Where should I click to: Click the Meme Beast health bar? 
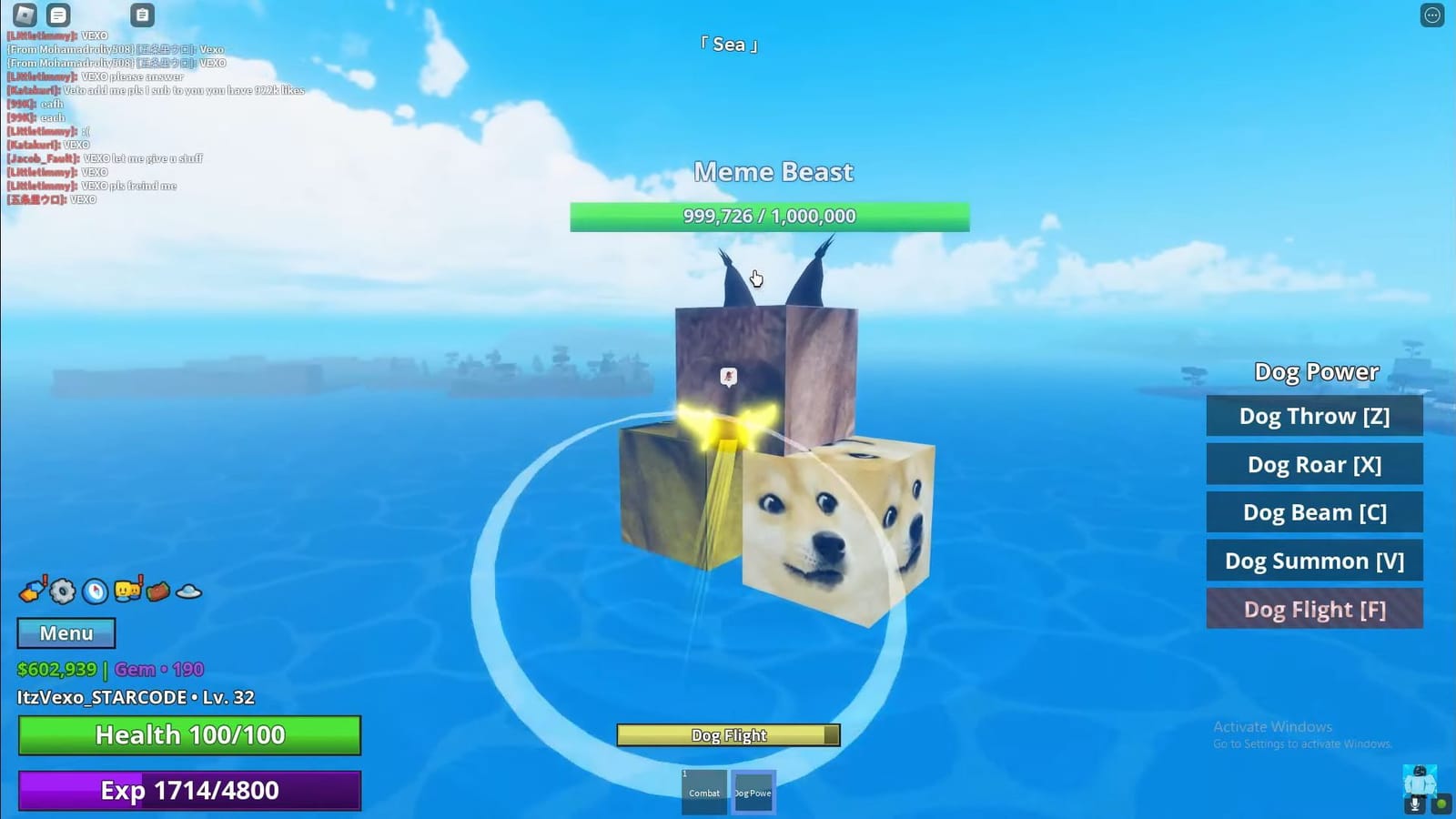(x=769, y=216)
